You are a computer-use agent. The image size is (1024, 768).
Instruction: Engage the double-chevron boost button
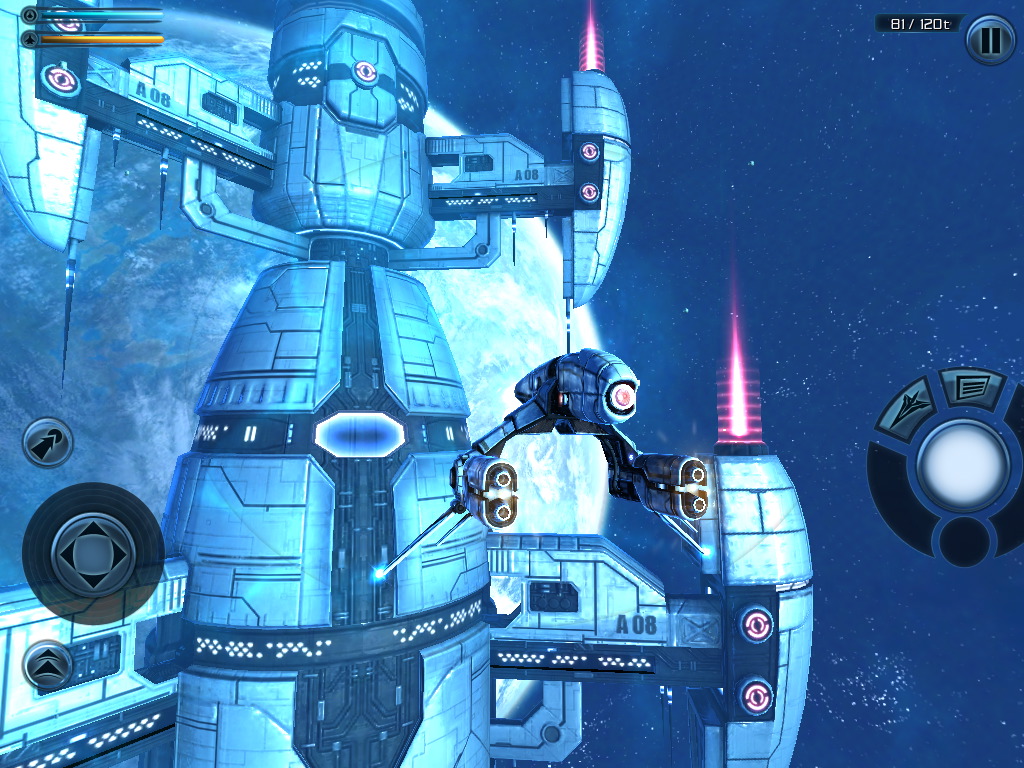[47, 663]
